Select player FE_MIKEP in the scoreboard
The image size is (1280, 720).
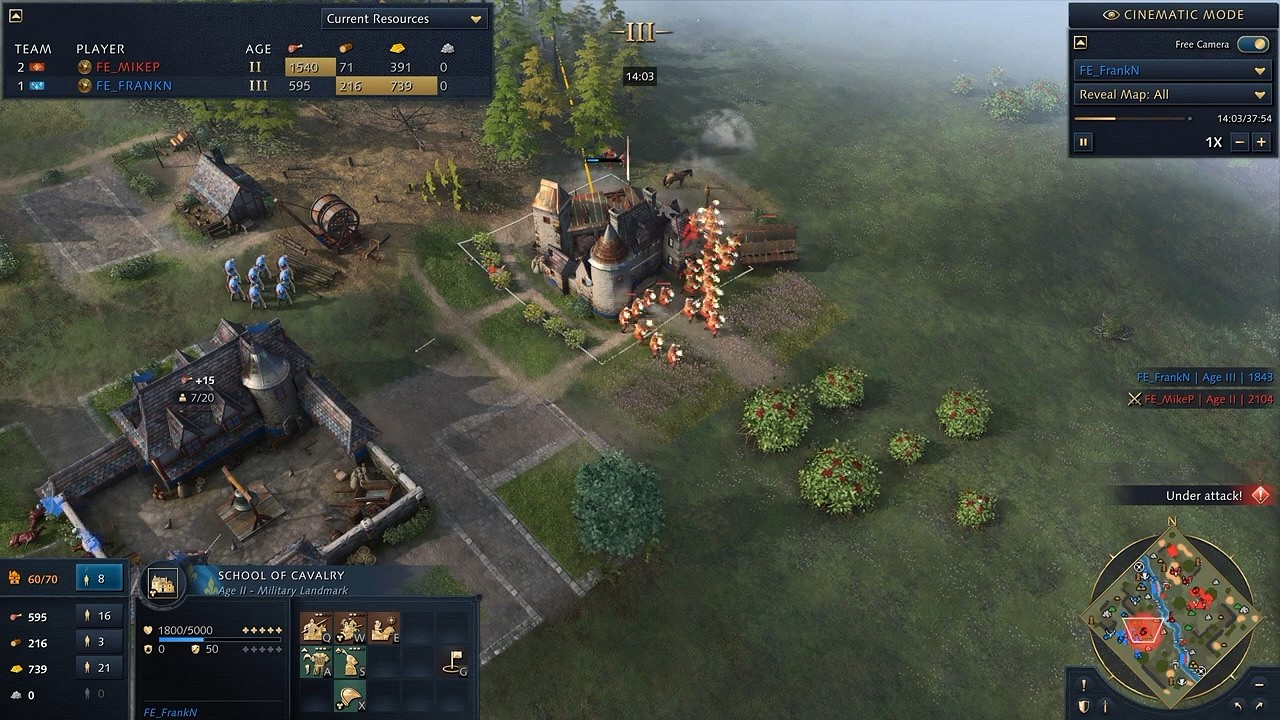pos(128,67)
